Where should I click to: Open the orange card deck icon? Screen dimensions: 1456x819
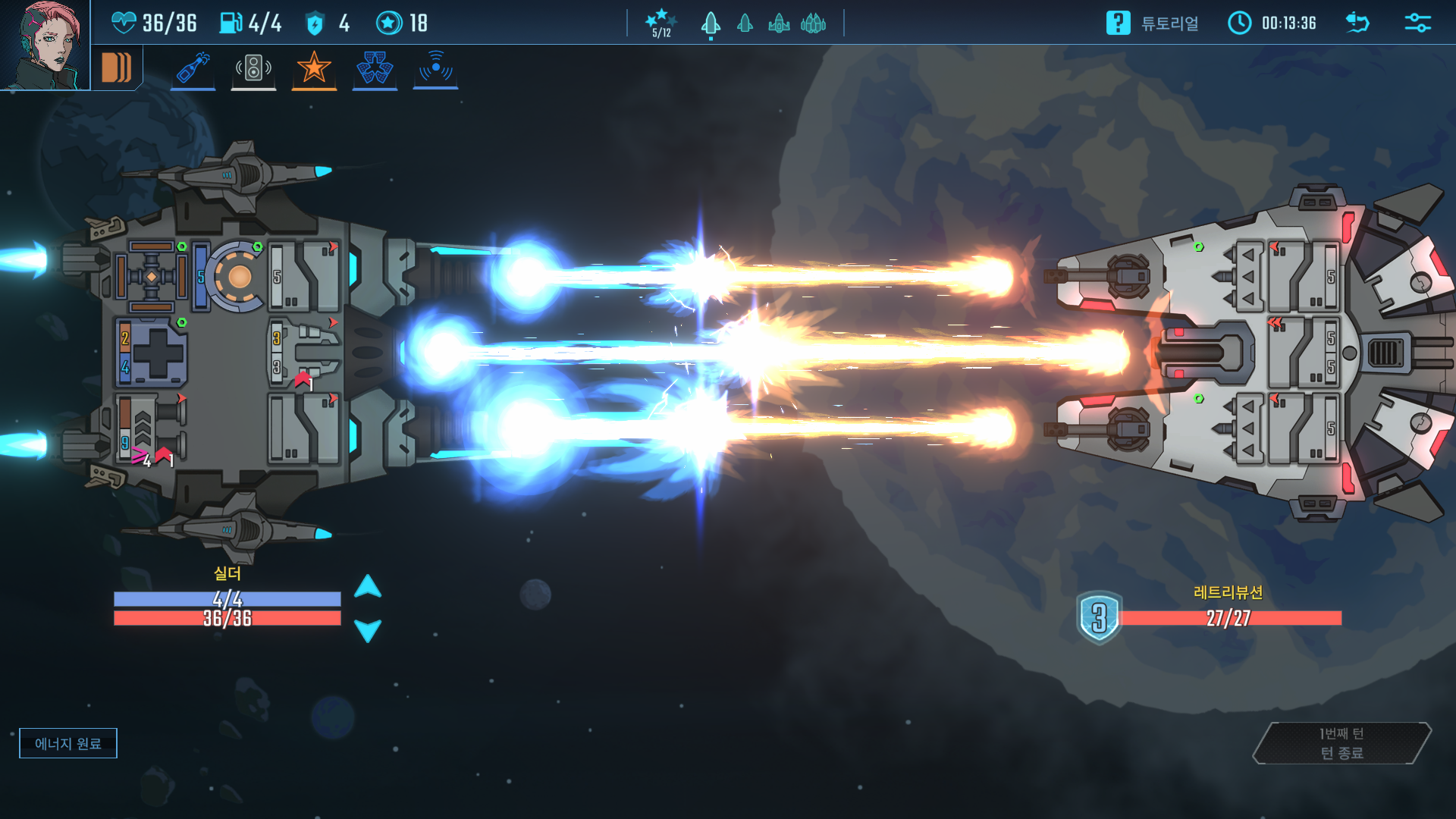(x=117, y=68)
